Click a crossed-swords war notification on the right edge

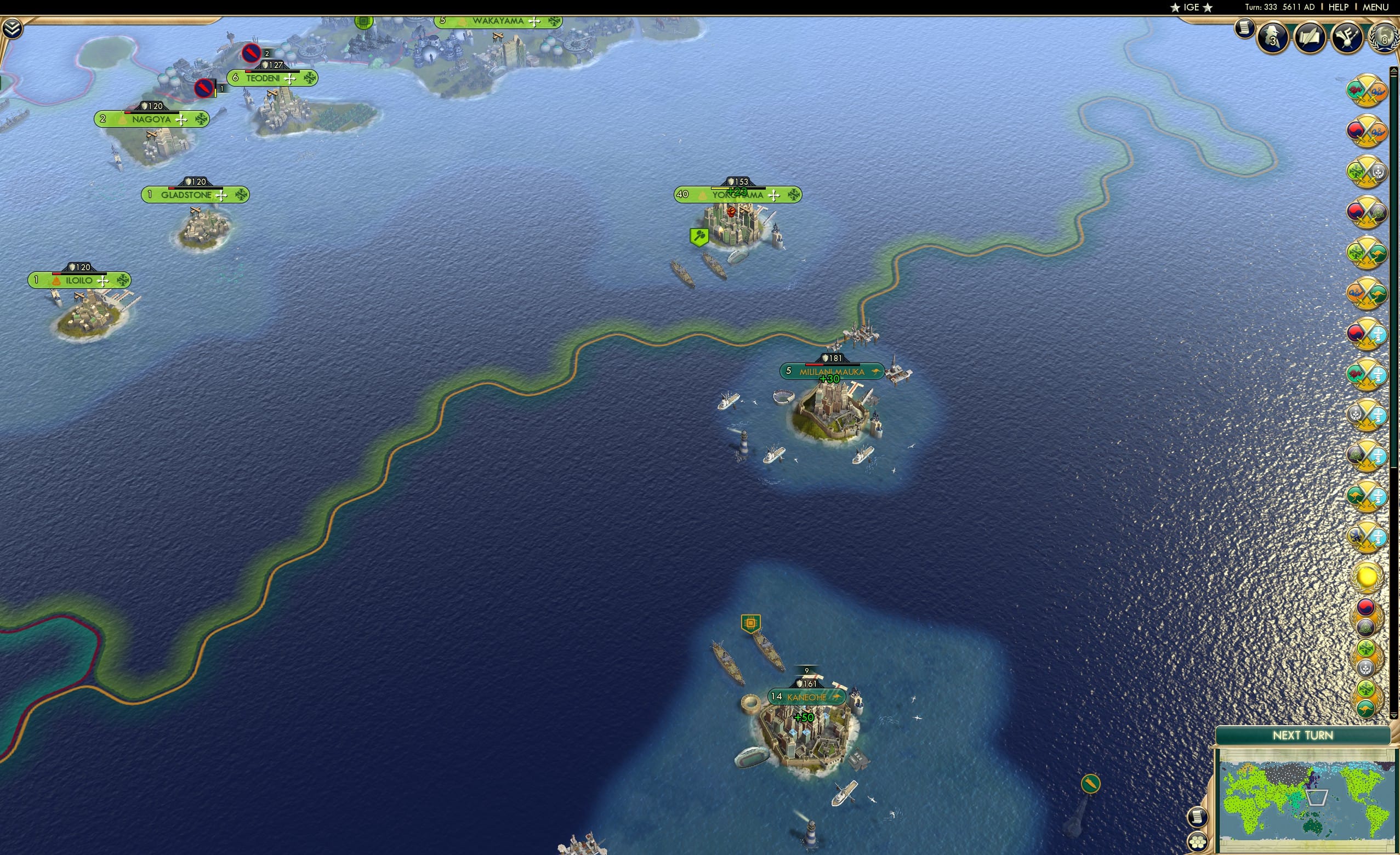tap(1367, 92)
